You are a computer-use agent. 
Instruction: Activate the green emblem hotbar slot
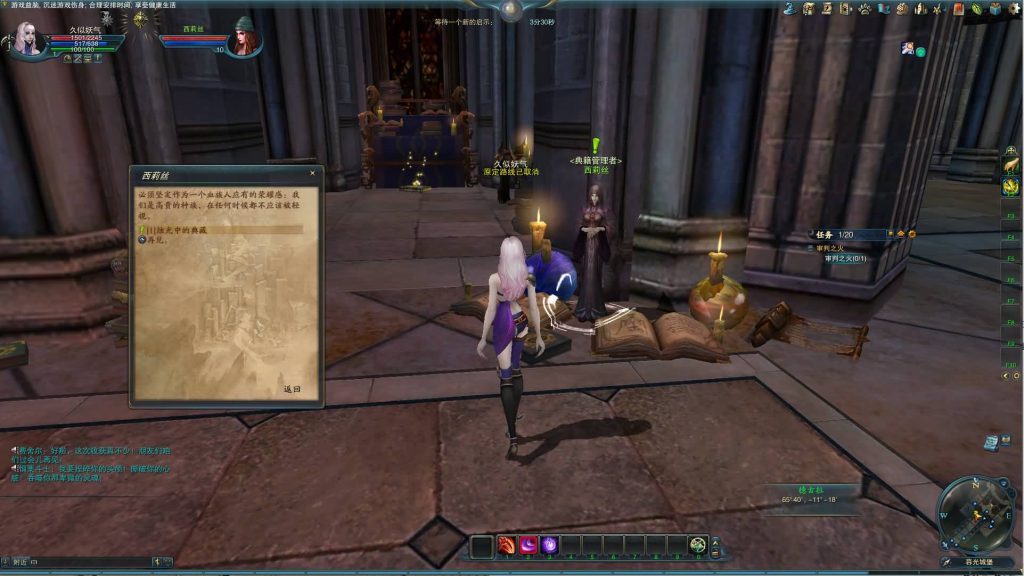tap(698, 545)
